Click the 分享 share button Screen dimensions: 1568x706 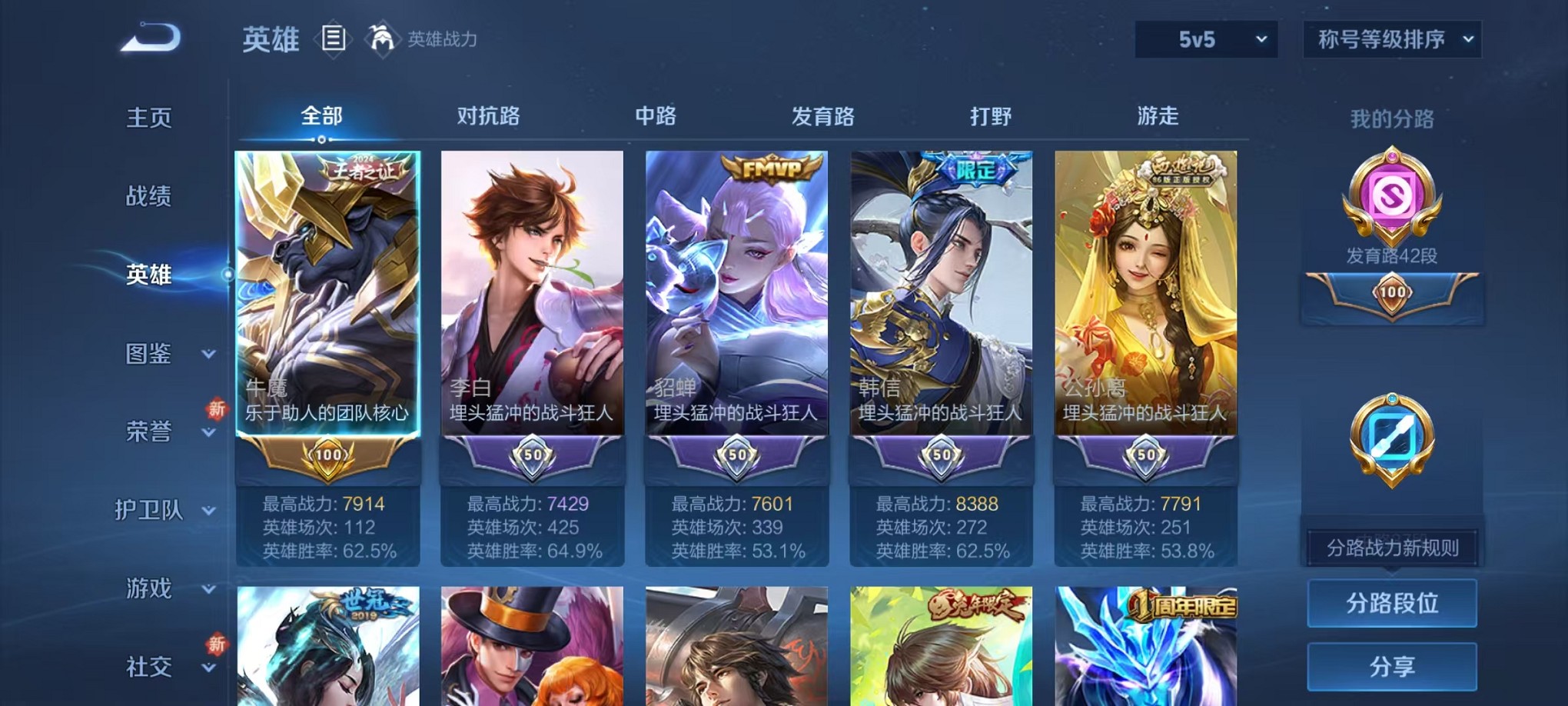[x=1392, y=667]
